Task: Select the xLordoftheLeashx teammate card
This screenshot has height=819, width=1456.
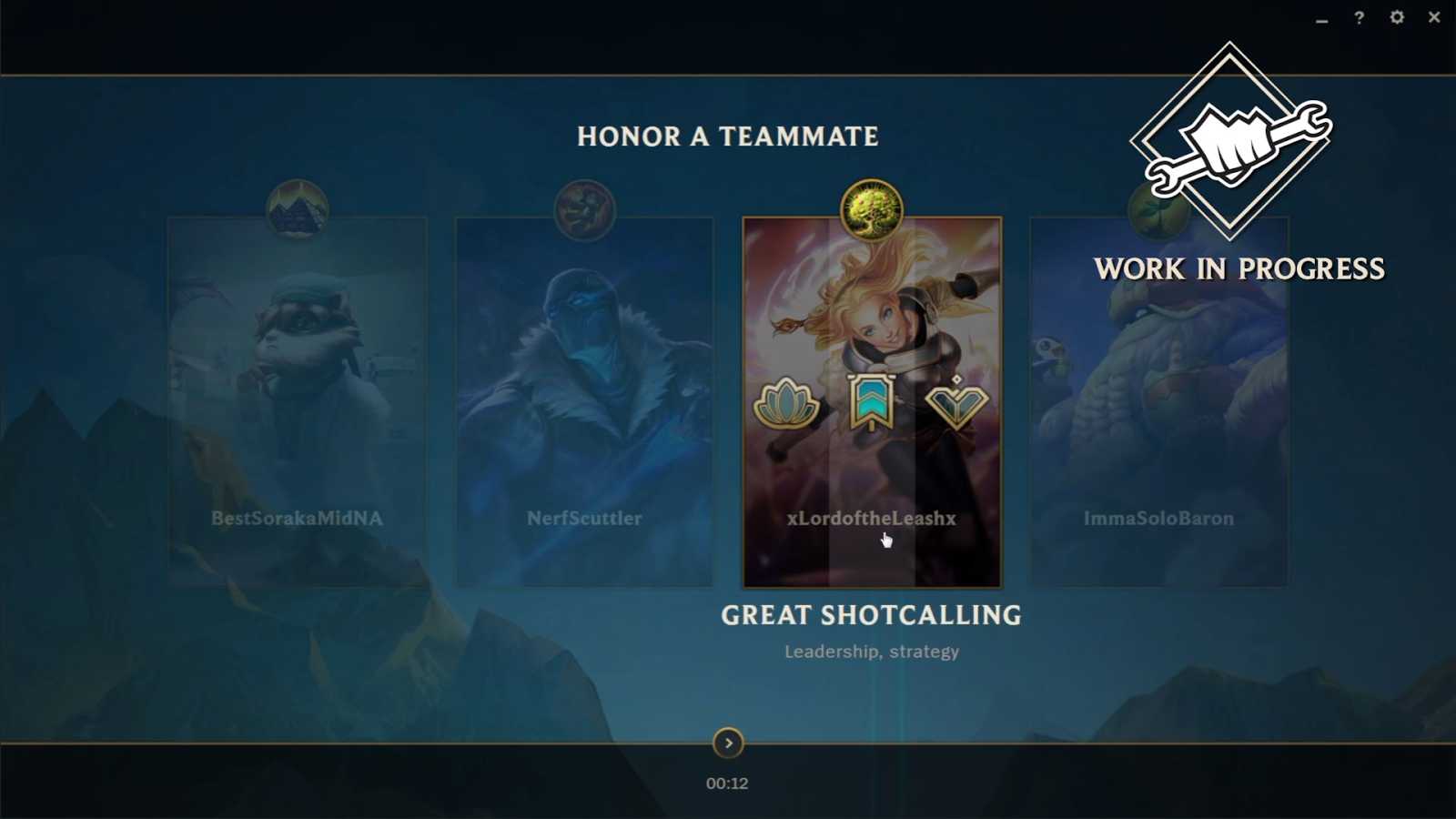Action: (x=871, y=510)
